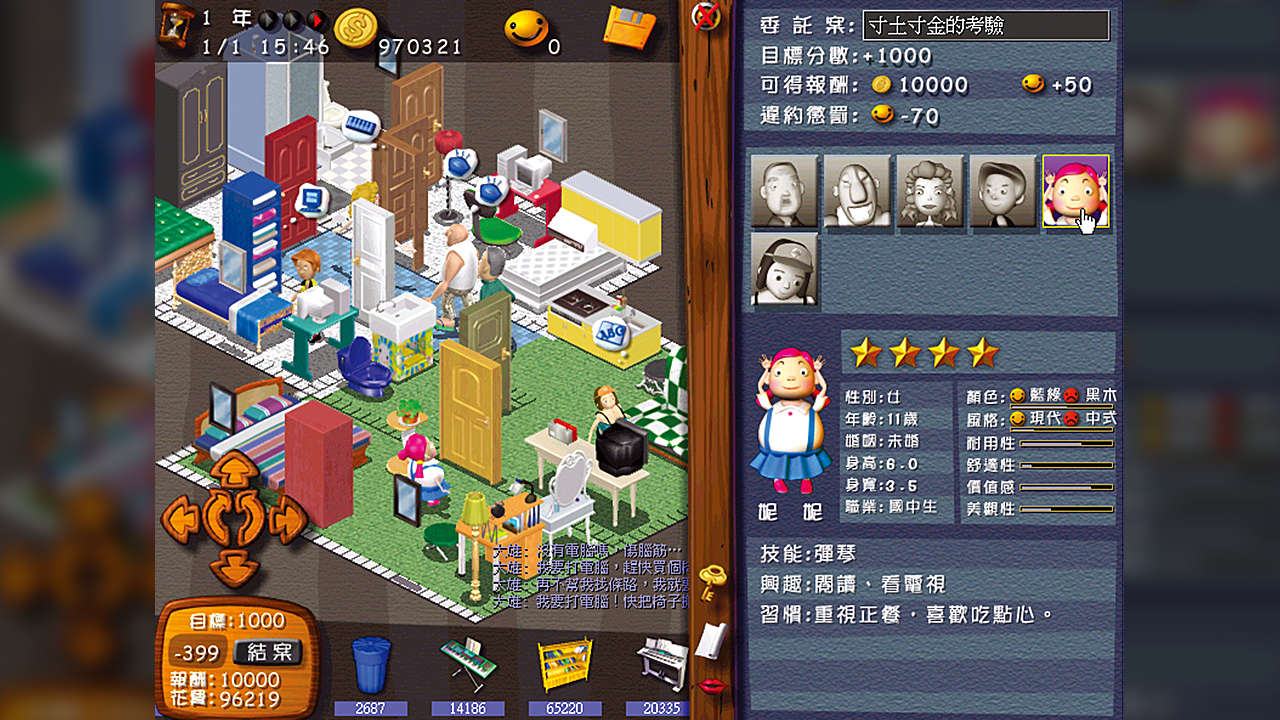Click the hourglass time icon

pyautogui.click(x=176, y=25)
